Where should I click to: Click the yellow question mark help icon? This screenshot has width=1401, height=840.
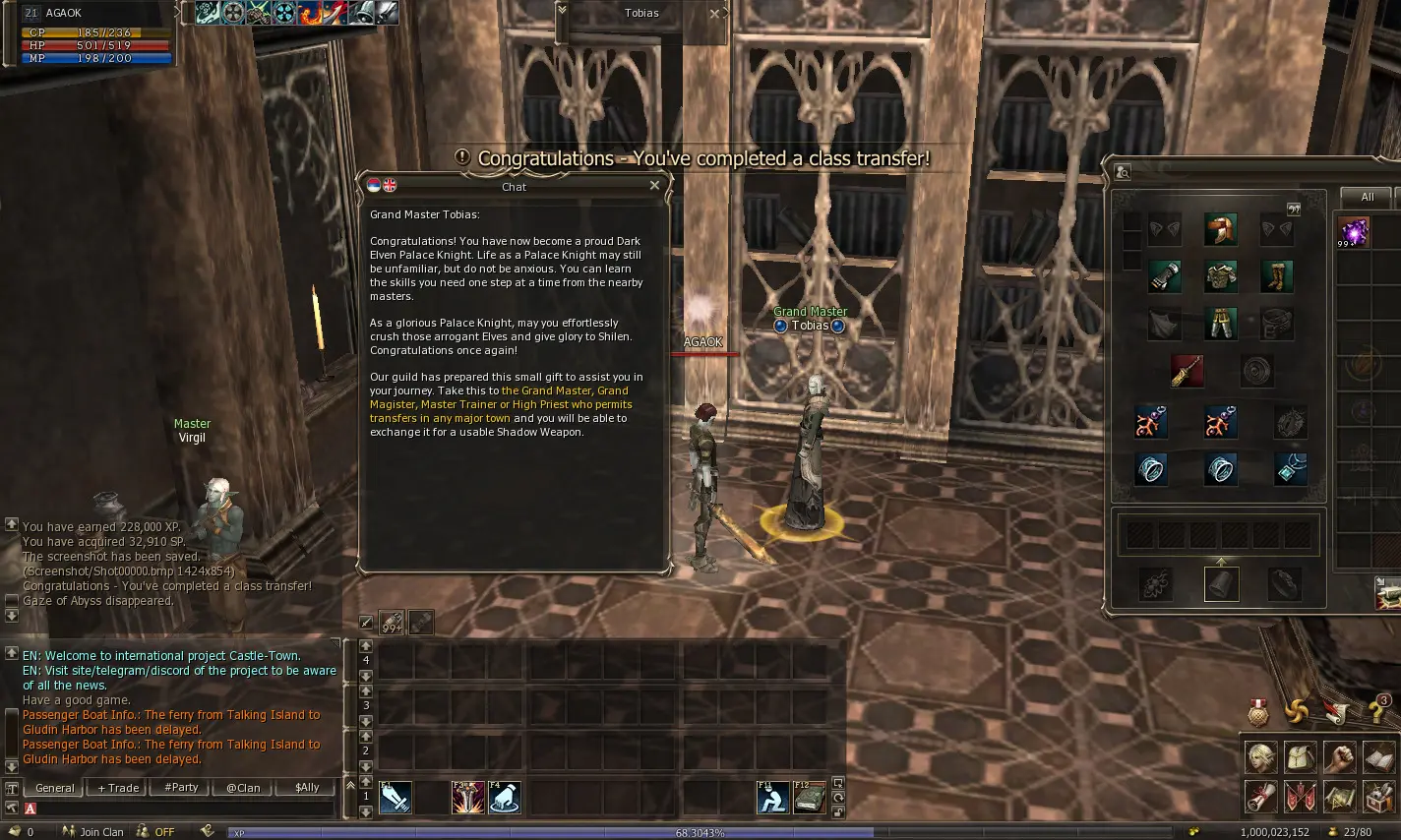pos(1376,710)
